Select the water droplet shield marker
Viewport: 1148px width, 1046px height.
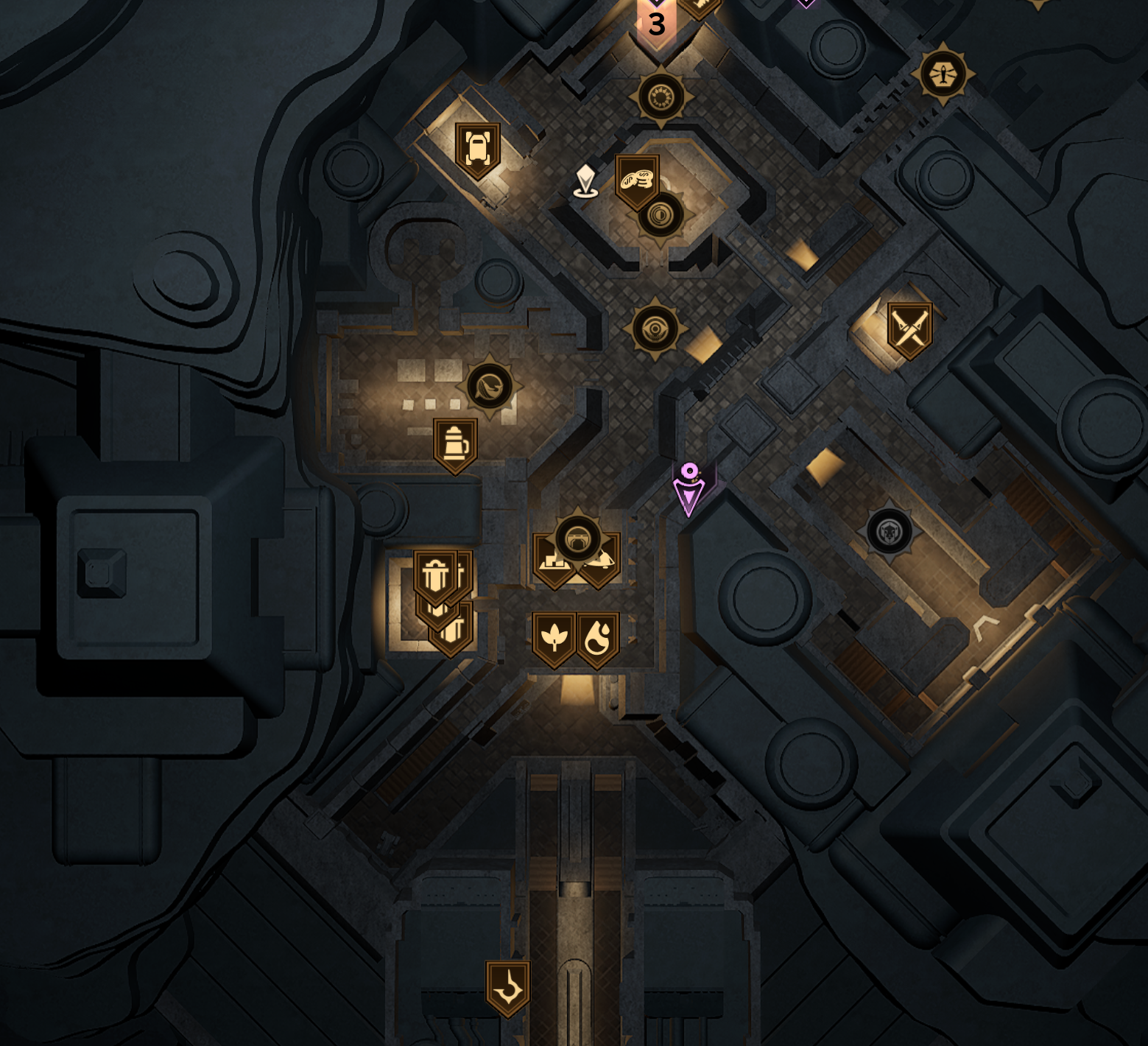(x=597, y=637)
